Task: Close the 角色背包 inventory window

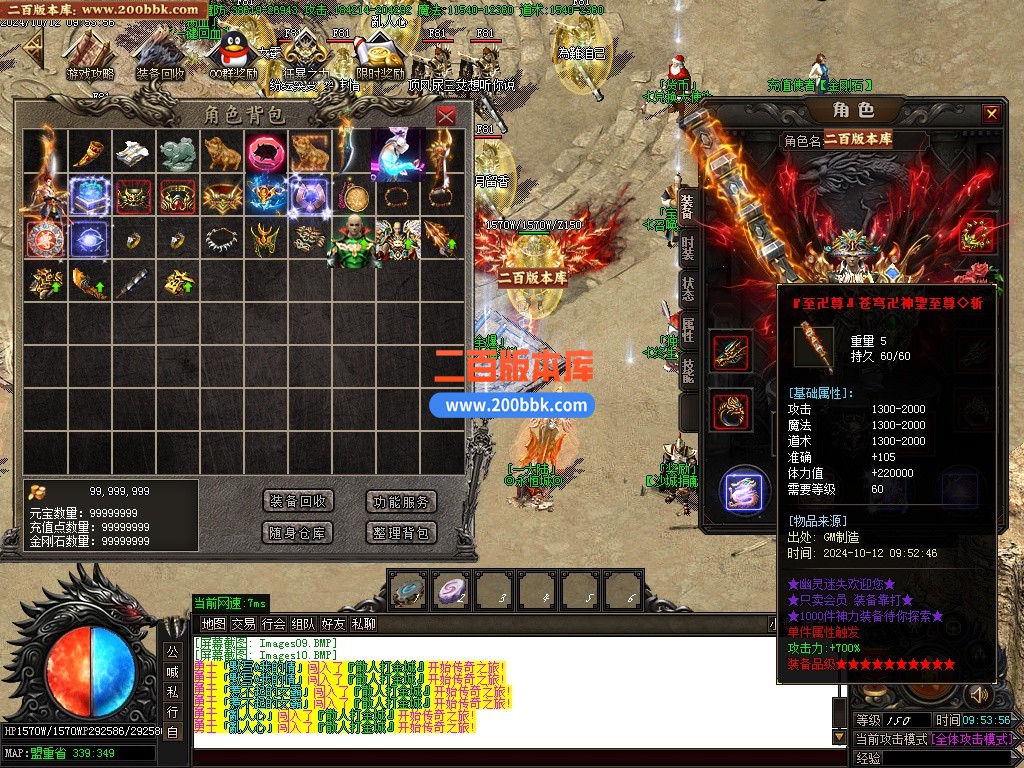Action: click(446, 116)
